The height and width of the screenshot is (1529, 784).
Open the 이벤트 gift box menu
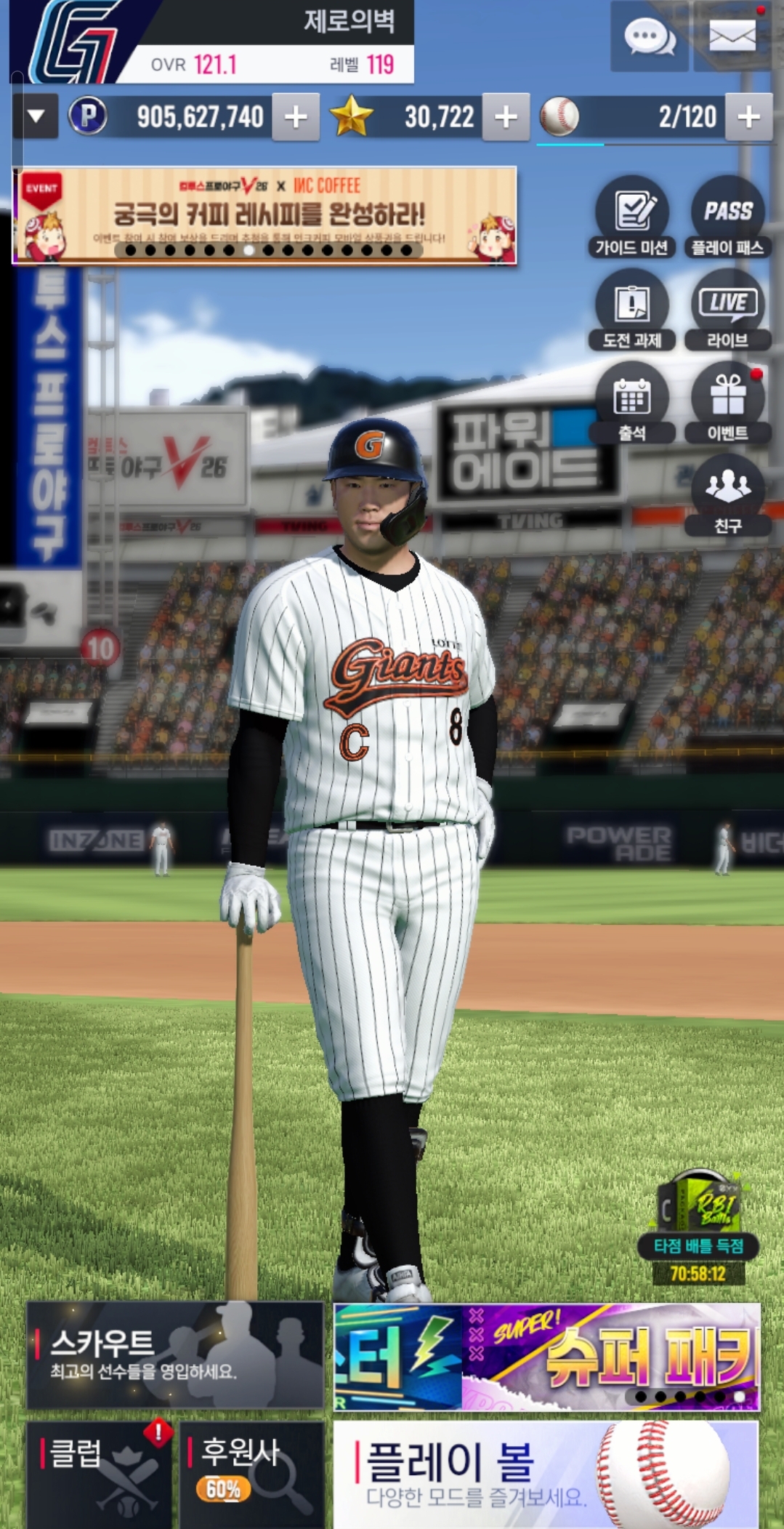pos(727,402)
